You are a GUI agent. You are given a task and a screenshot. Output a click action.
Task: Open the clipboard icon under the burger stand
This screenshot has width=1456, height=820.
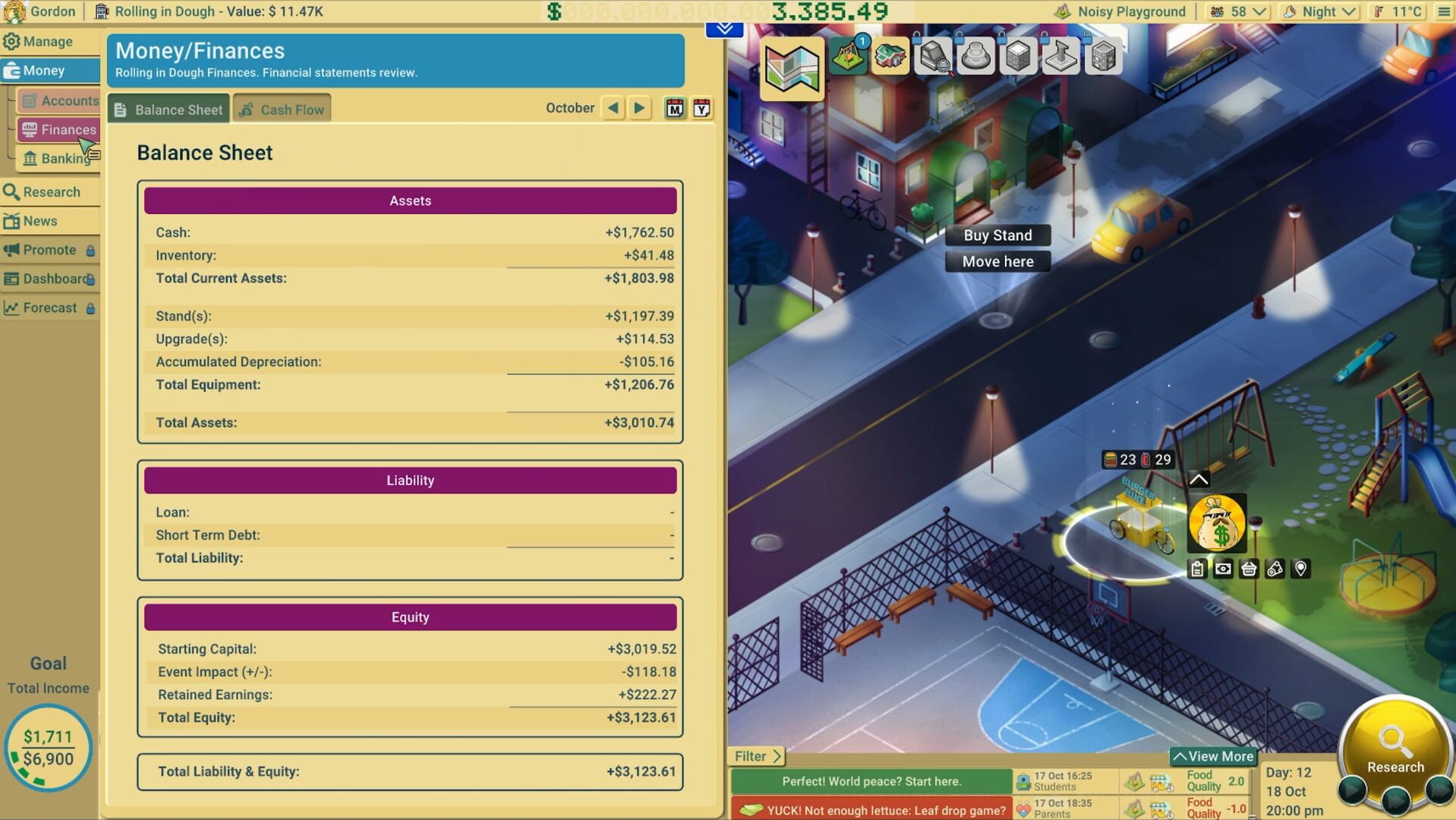click(1197, 568)
